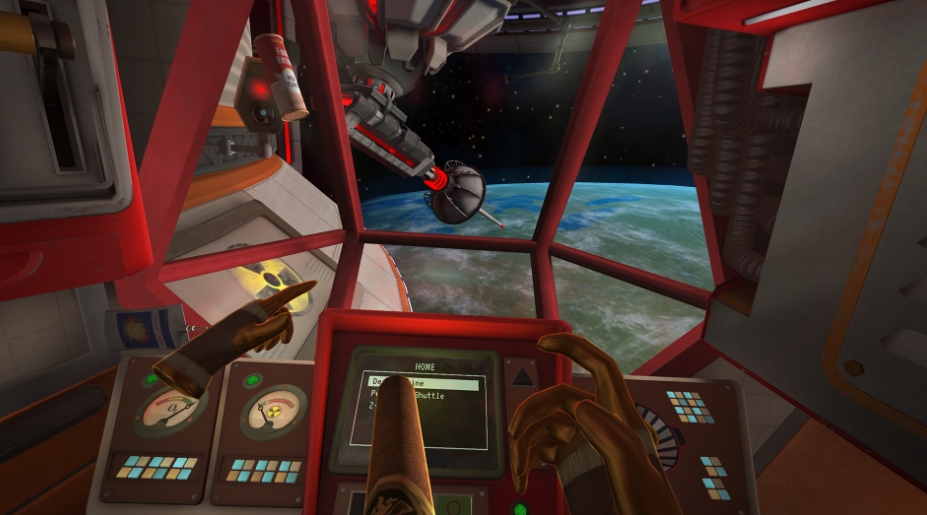Click the up triangle button beside the screen
This screenshot has height=515, width=927.
click(523, 377)
